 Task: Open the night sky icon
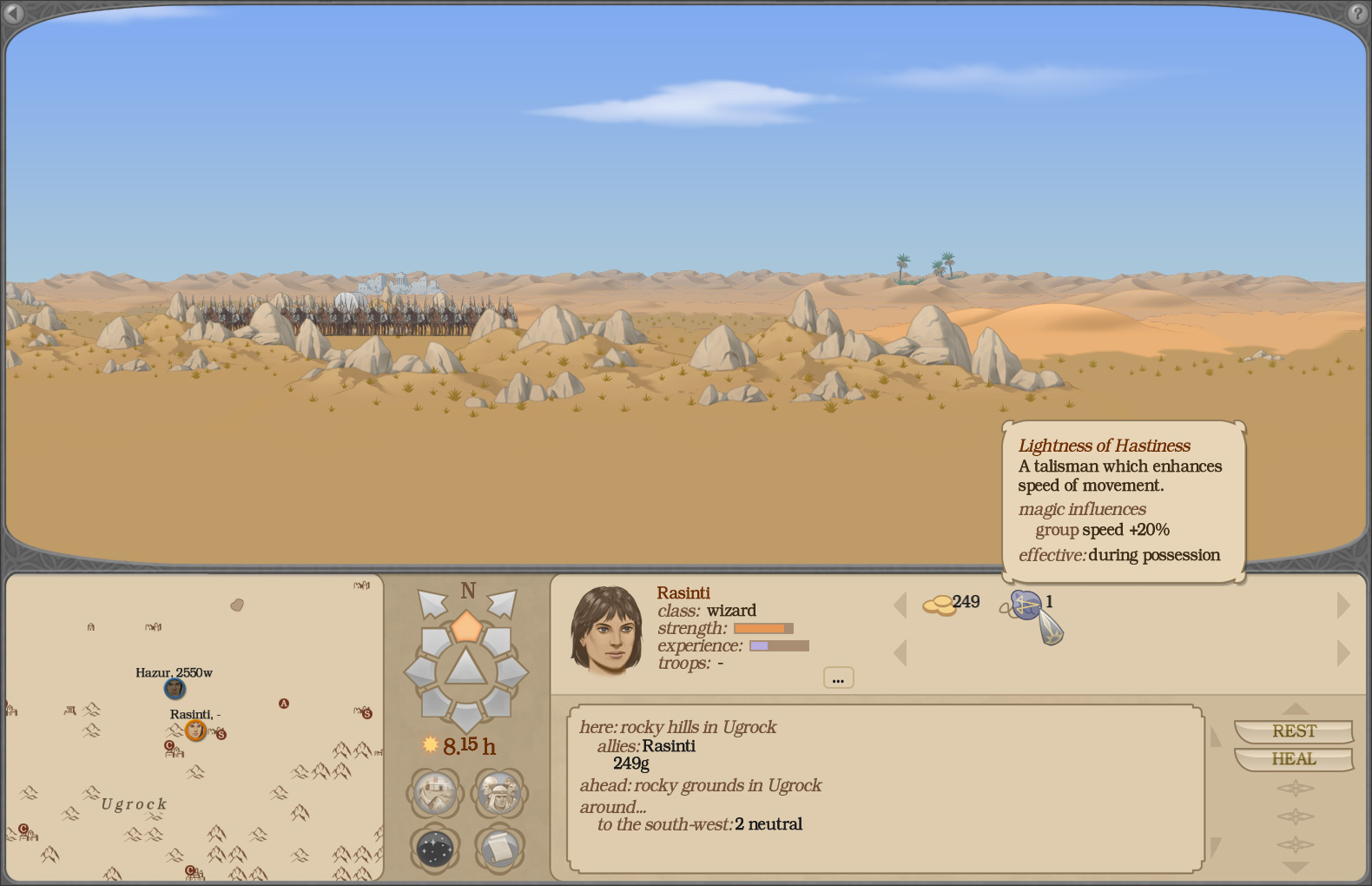tap(434, 849)
